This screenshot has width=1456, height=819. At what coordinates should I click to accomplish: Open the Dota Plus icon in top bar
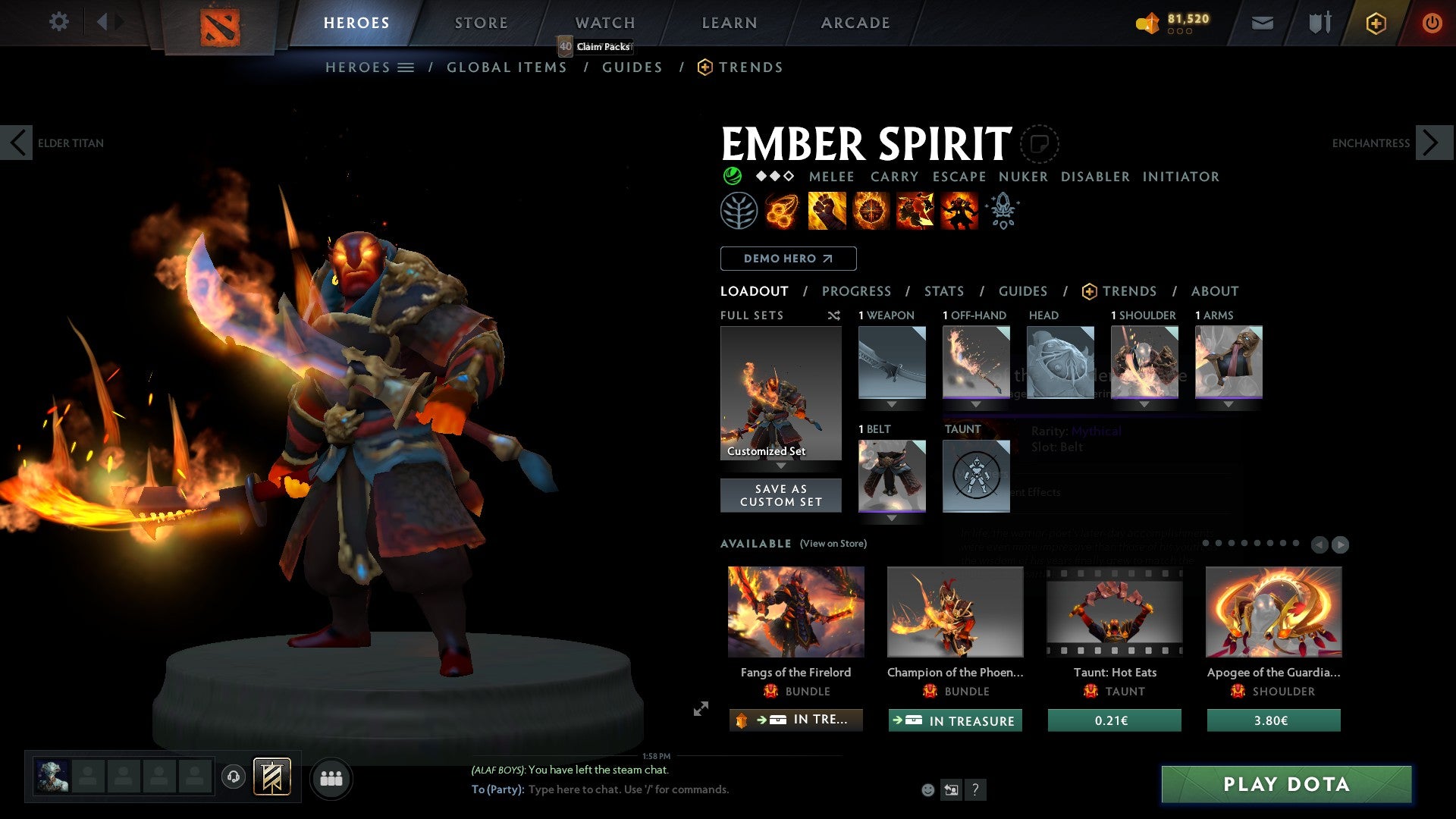click(1375, 23)
